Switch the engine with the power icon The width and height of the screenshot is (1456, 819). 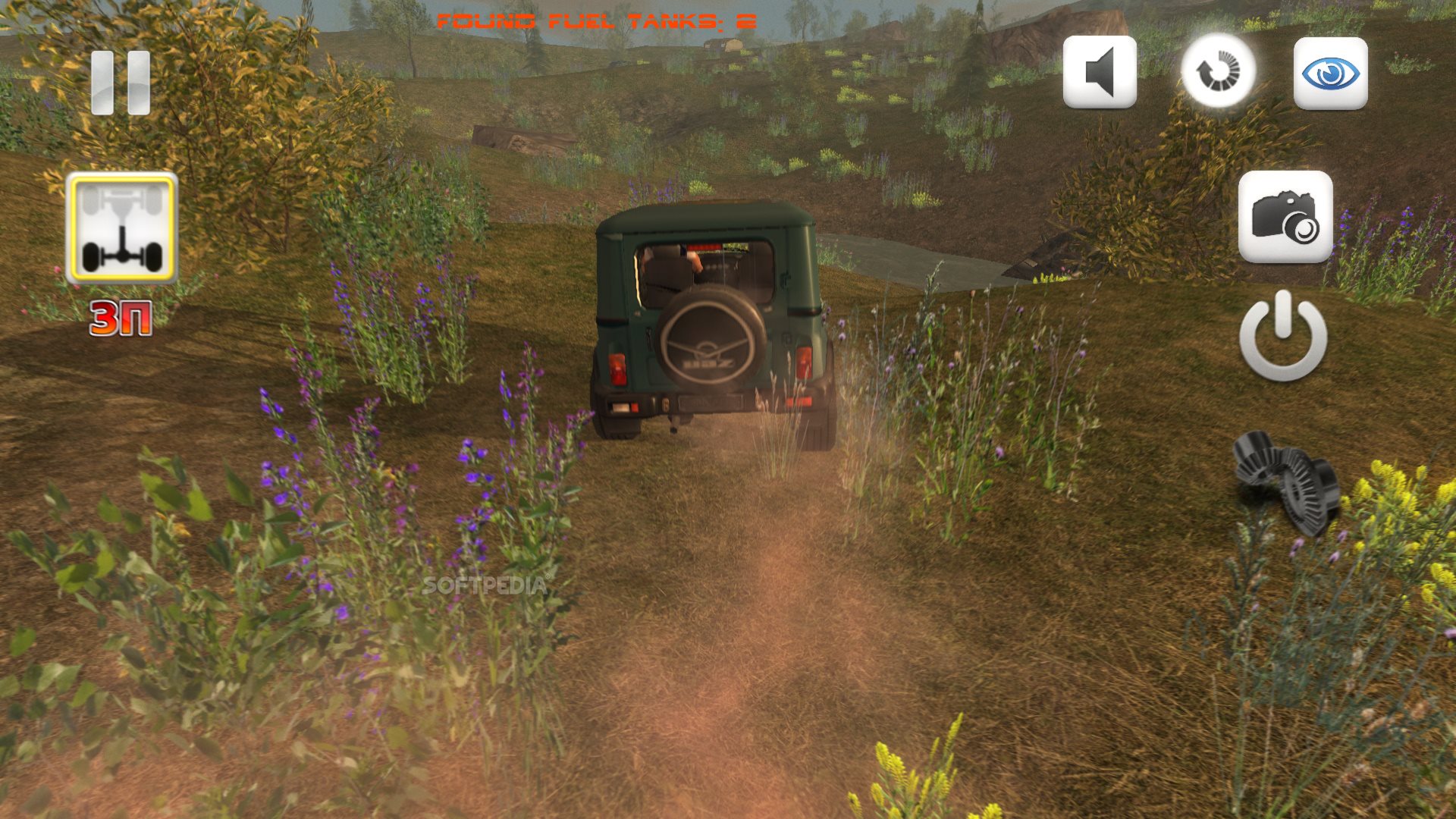click(x=1283, y=336)
